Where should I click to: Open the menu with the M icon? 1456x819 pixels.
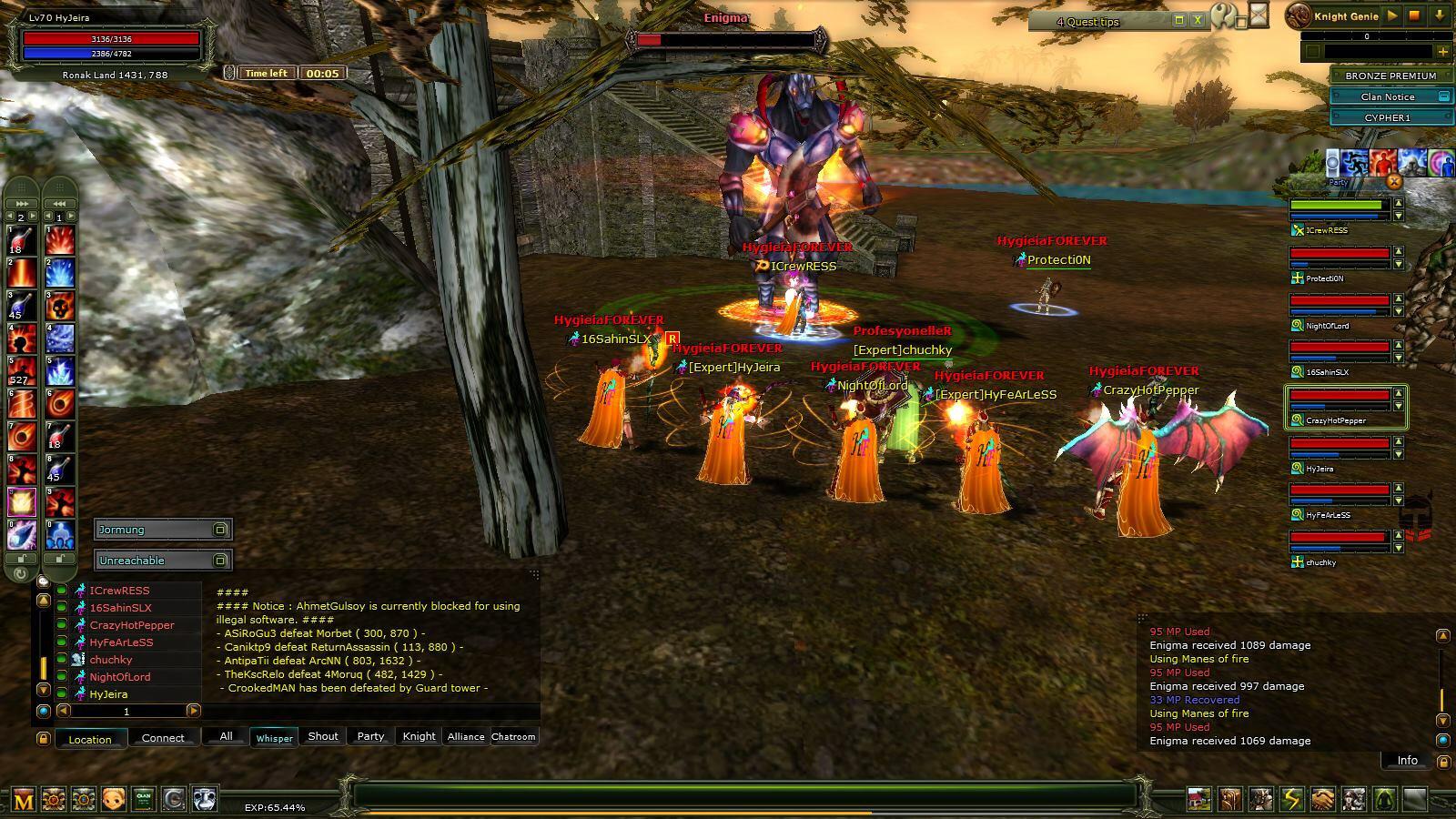coord(23,799)
